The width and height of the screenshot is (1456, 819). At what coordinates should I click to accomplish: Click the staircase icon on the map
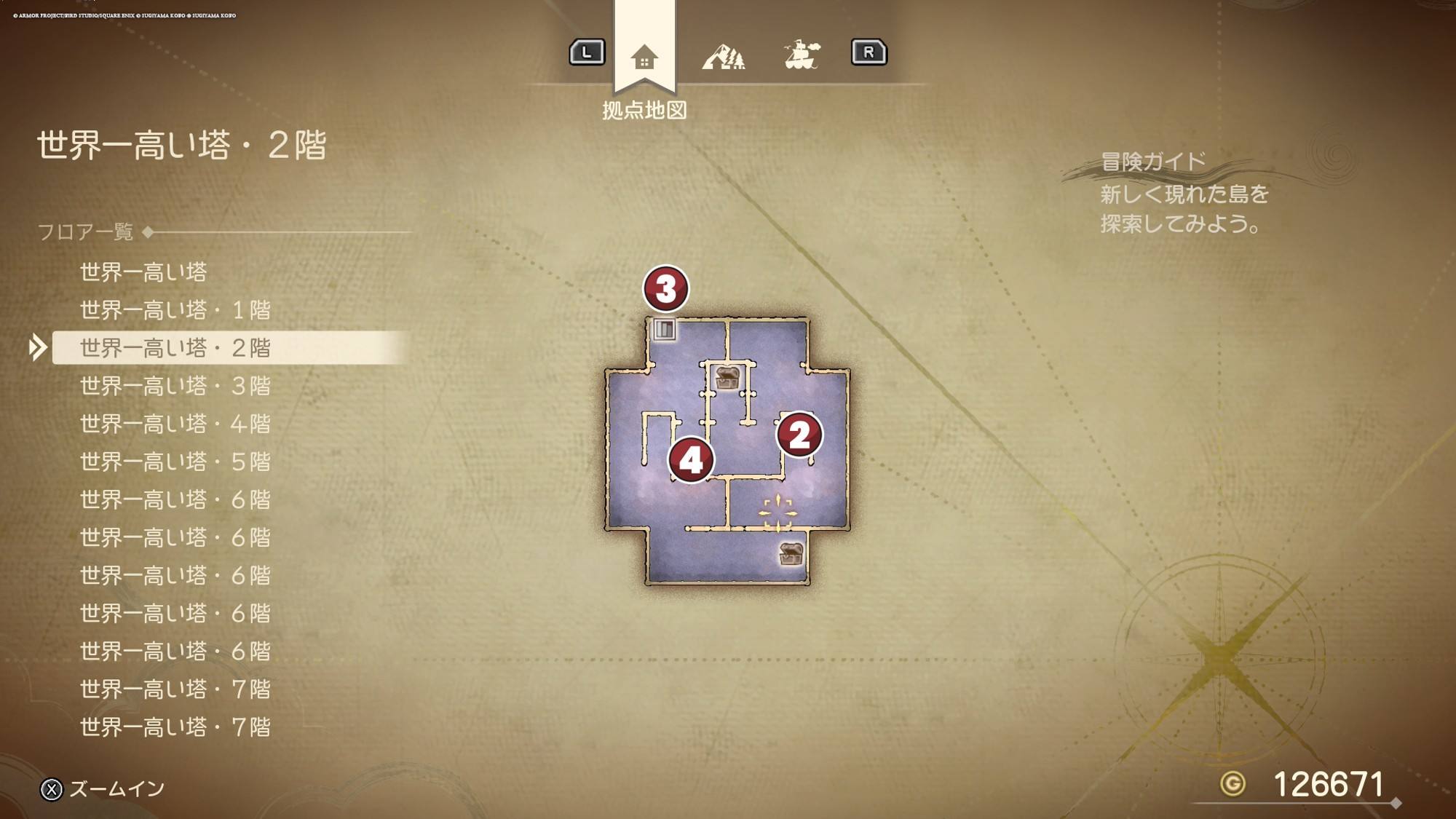pyautogui.click(x=664, y=330)
